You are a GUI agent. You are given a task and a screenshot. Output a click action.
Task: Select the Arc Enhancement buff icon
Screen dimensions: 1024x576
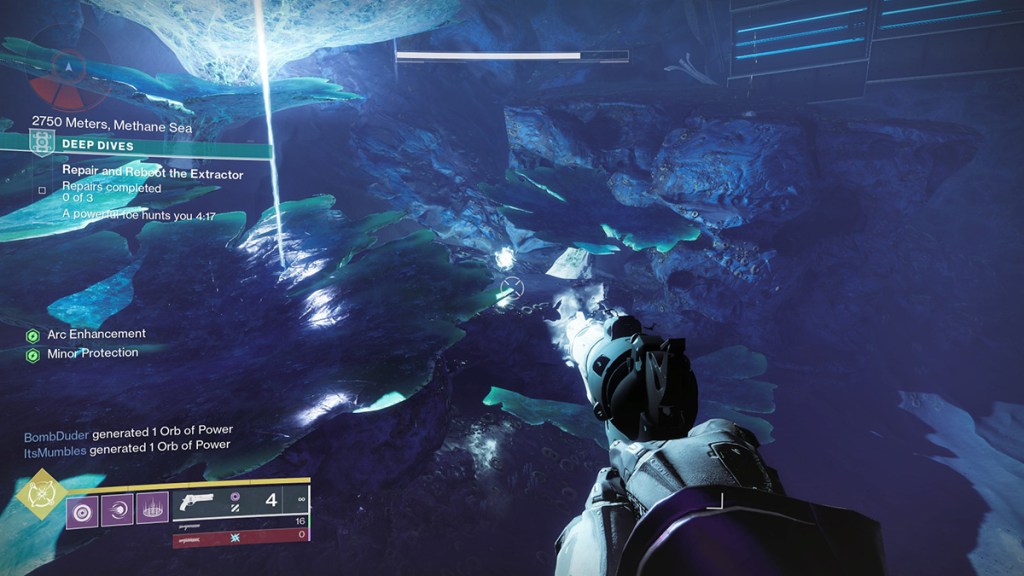33,335
